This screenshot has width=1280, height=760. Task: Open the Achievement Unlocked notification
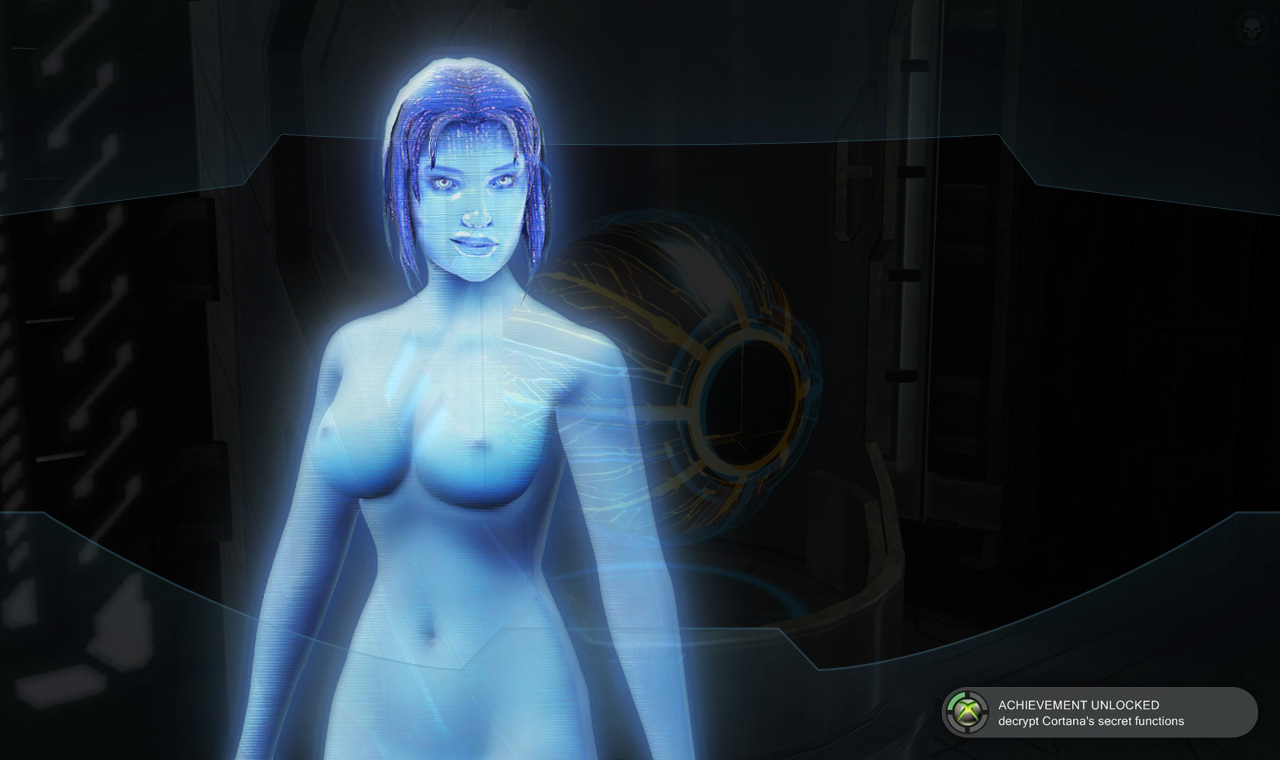[x=1100, y=712]
